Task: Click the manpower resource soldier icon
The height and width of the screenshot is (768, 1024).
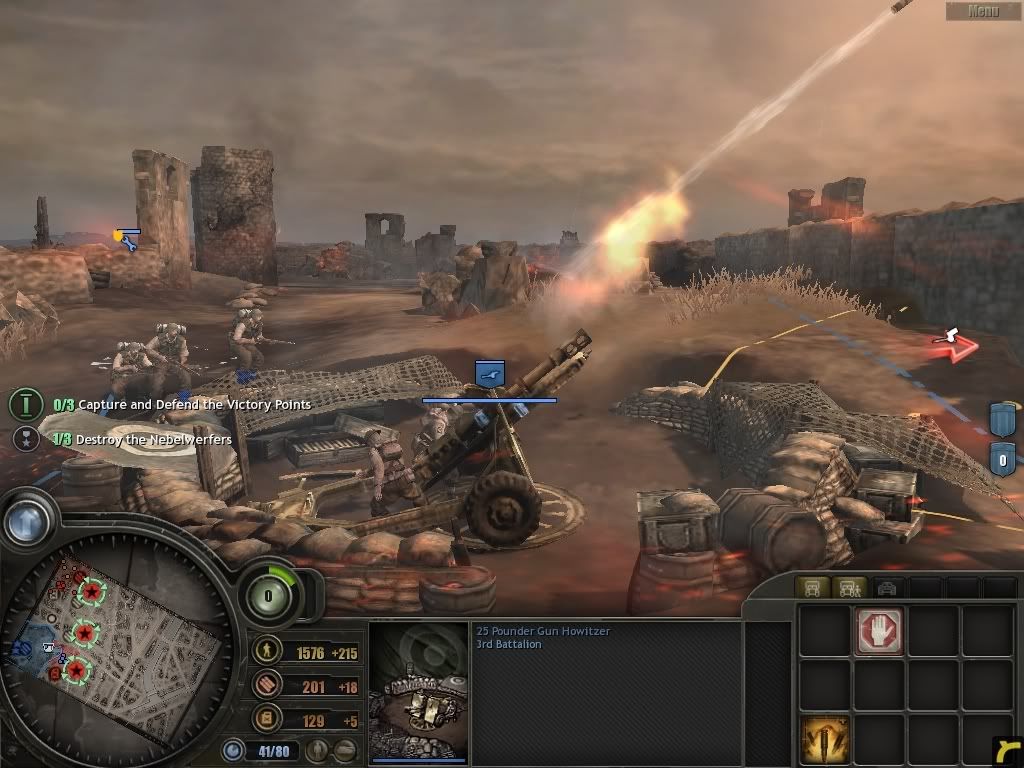Action: coord(267,652)
